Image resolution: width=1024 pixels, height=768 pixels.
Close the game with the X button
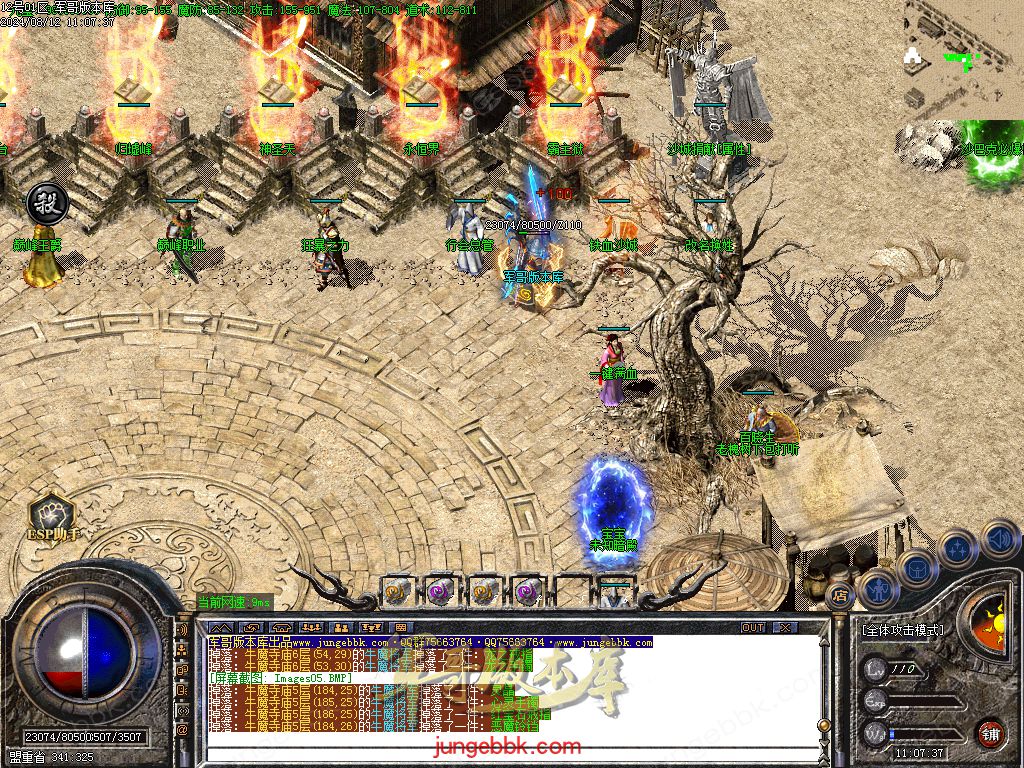tap(785, 627)
